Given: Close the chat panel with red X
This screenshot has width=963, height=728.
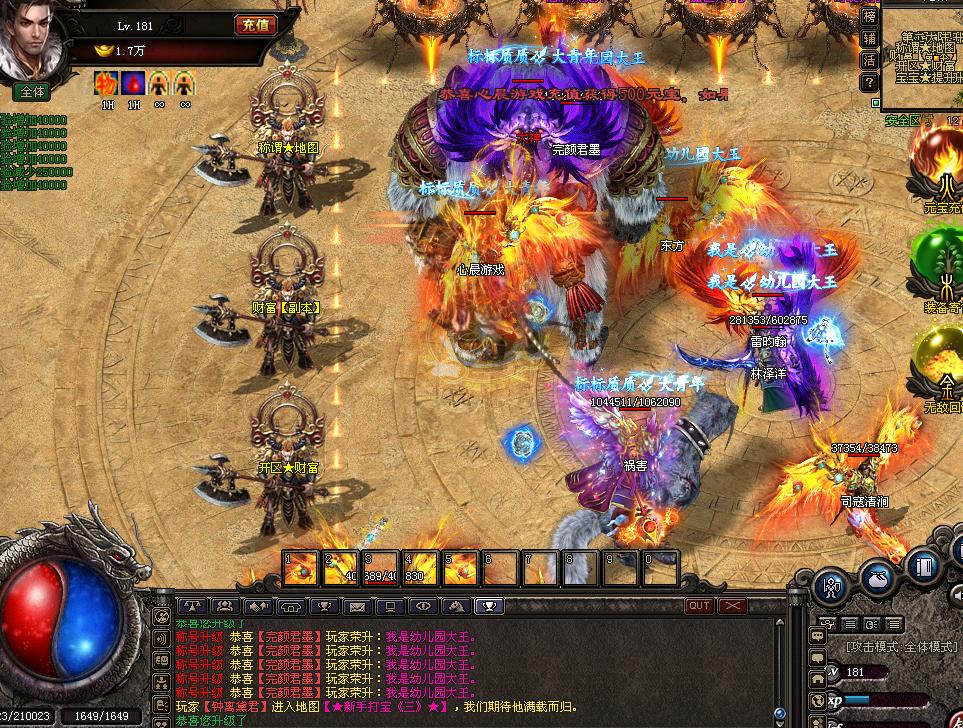Looking at the screenshot, I should click(x=733, y=606).
